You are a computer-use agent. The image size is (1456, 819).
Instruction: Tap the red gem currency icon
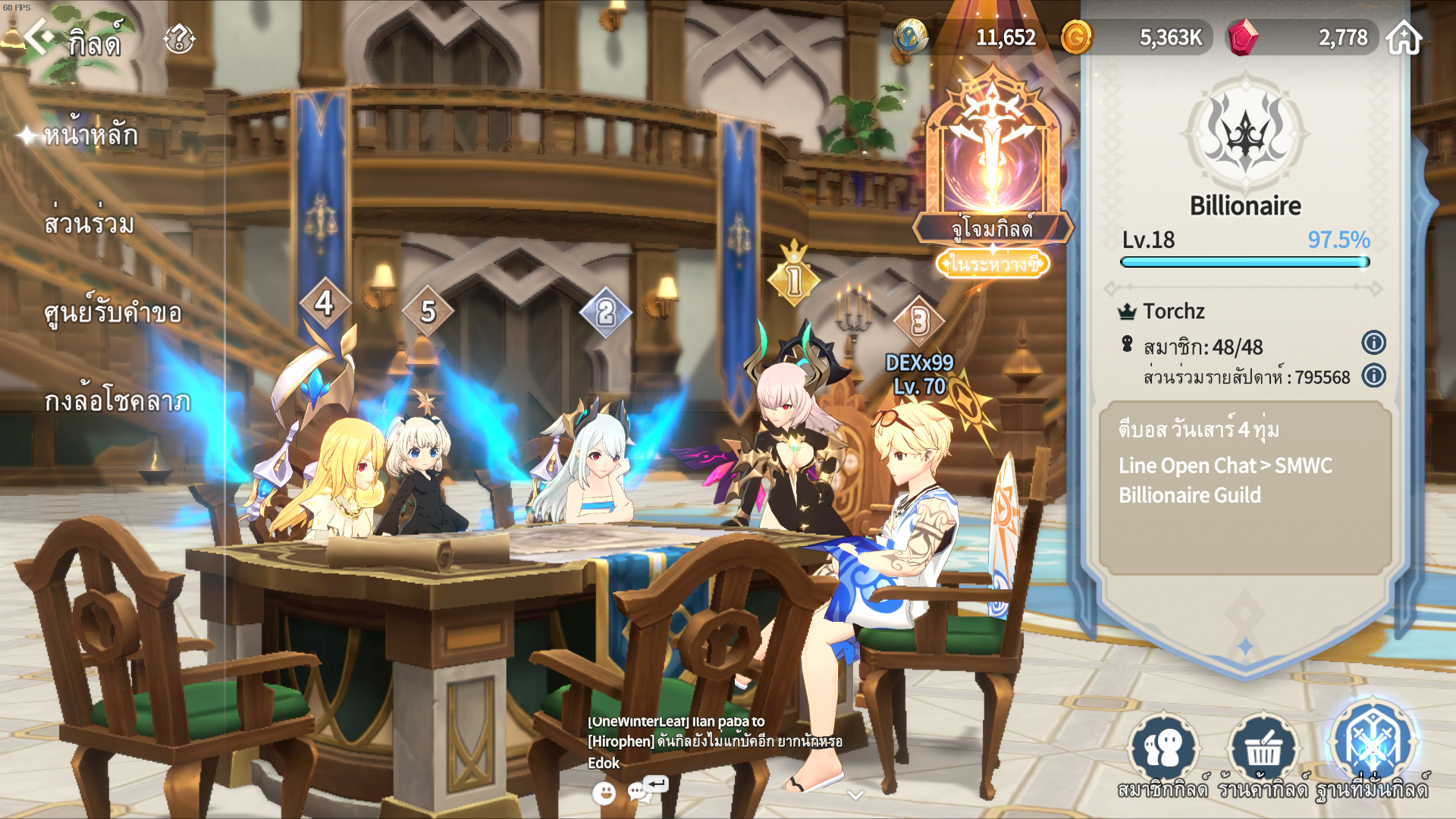tap(1243, 37)
